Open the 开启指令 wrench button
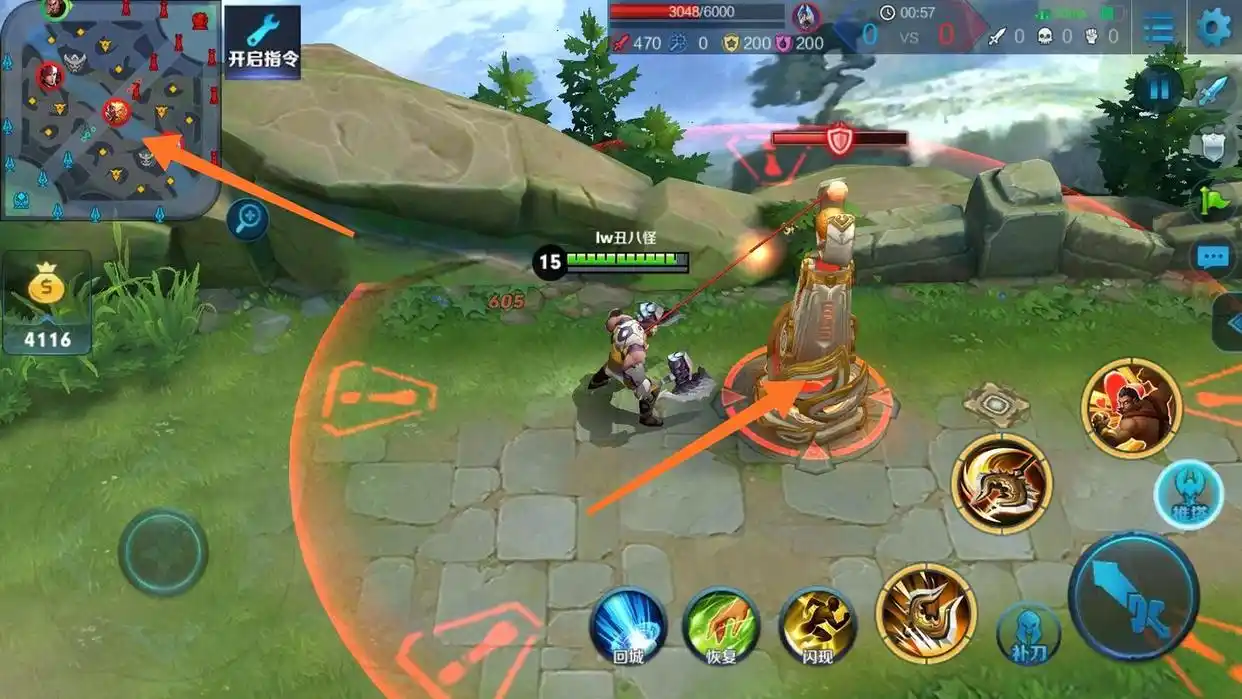Screen dimensions: 1242x699 pyautogui.click(x=262, y=42)
